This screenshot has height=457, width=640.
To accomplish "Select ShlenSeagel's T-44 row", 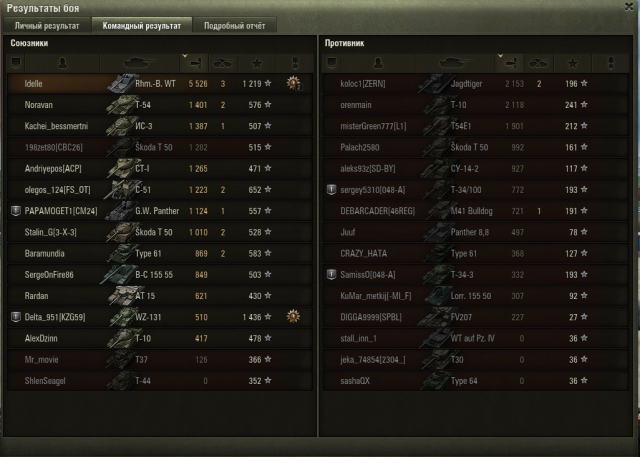I will (x=150, y=381).
